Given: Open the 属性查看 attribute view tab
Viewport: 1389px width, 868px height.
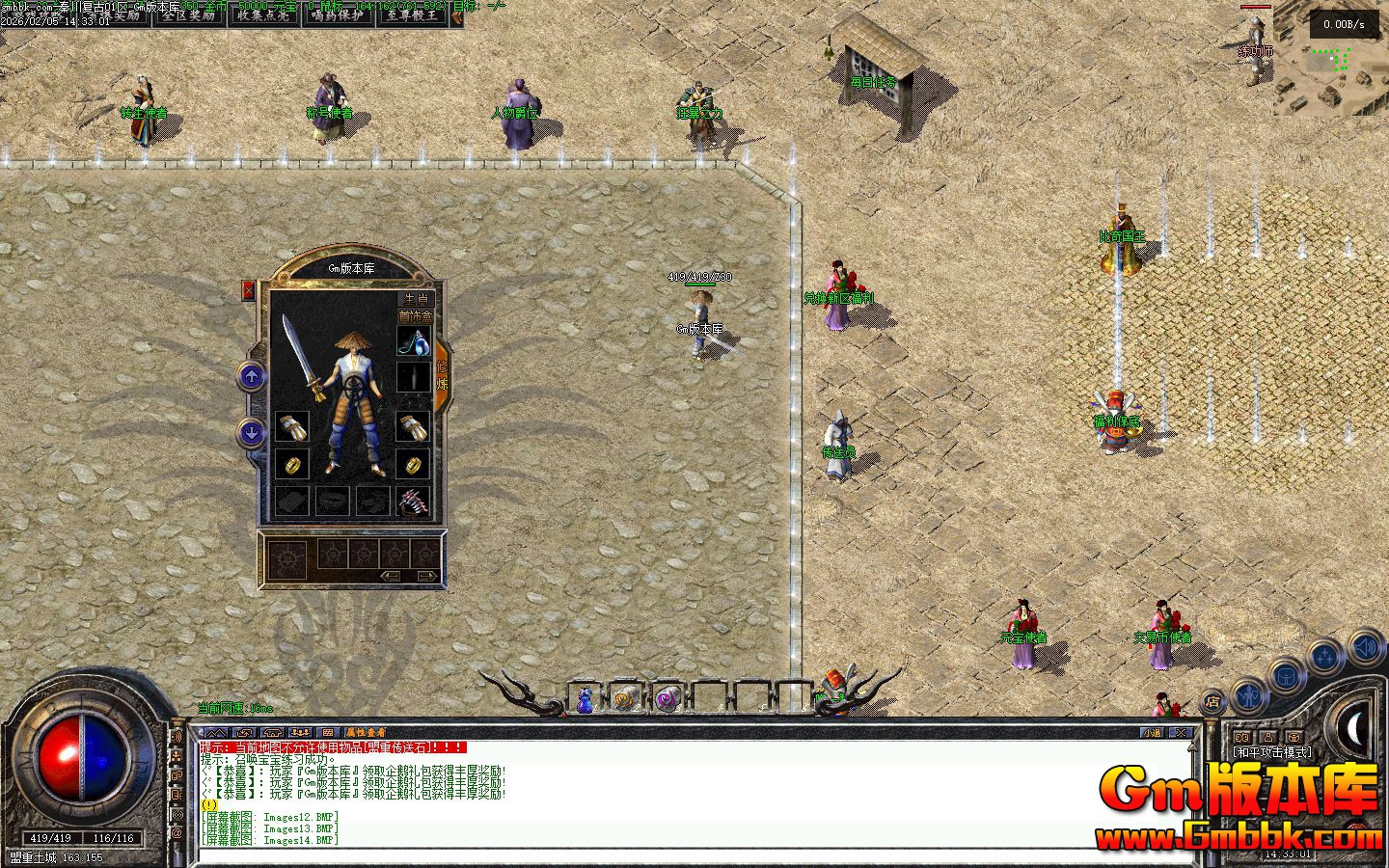Looking at the screenshot, I should 366,733.
